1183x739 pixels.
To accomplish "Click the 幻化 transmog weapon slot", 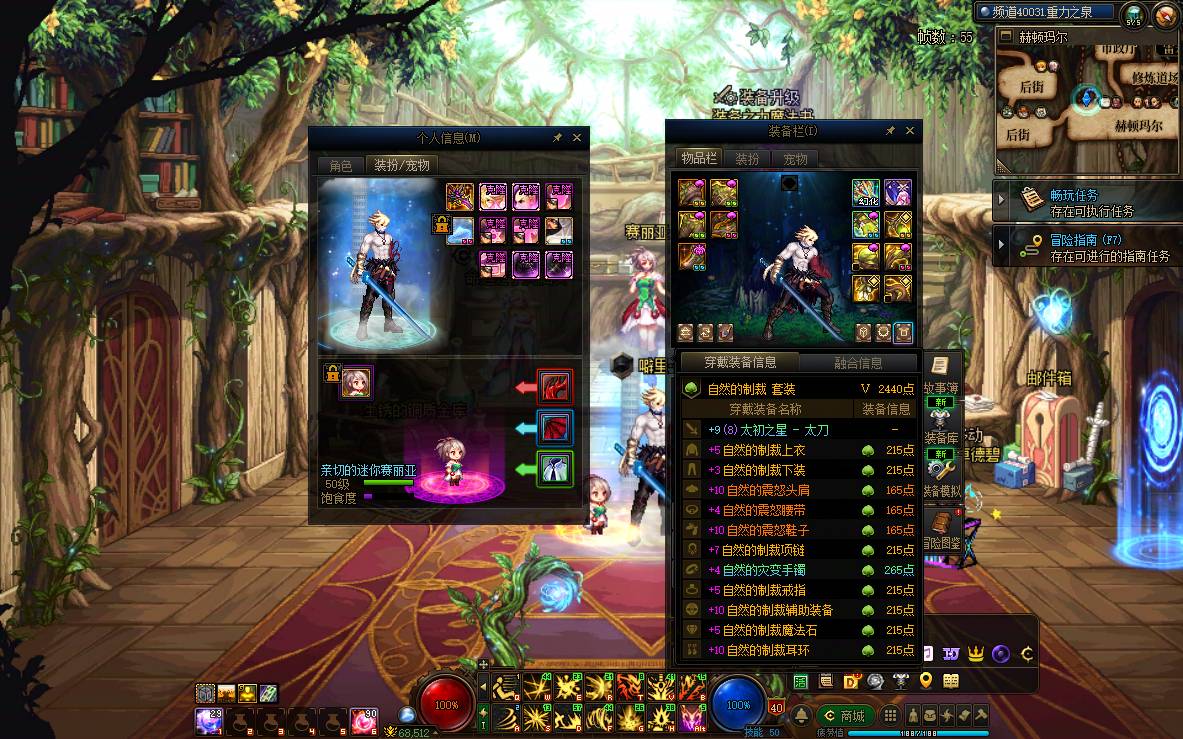I will click(866, 193).
